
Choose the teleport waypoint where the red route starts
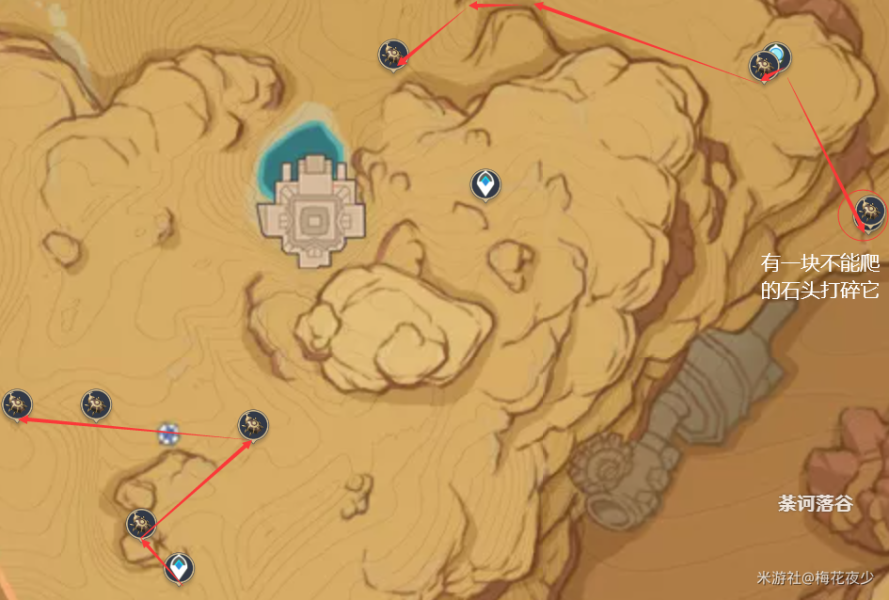[179, 568]
